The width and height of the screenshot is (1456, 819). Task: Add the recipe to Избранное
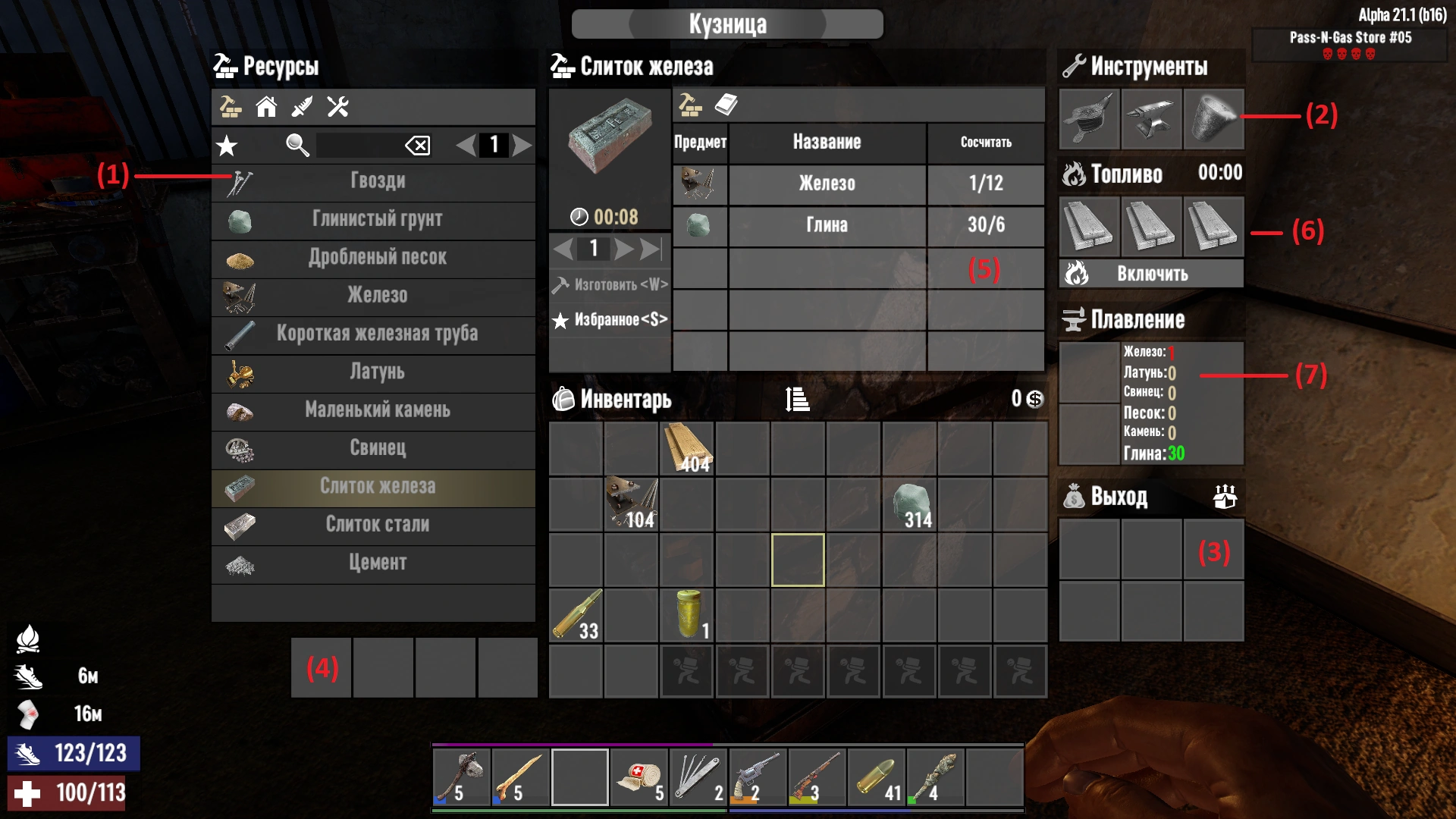click(611, 320)
